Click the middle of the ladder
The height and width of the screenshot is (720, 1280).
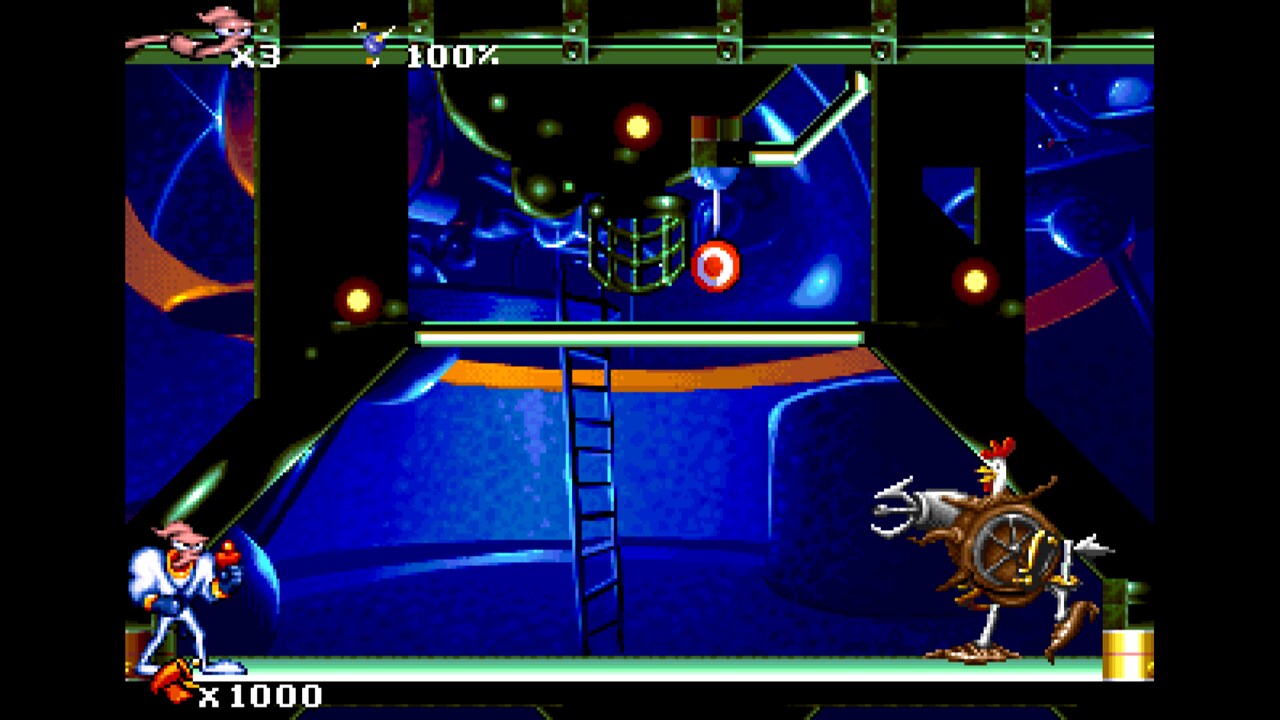595,500
